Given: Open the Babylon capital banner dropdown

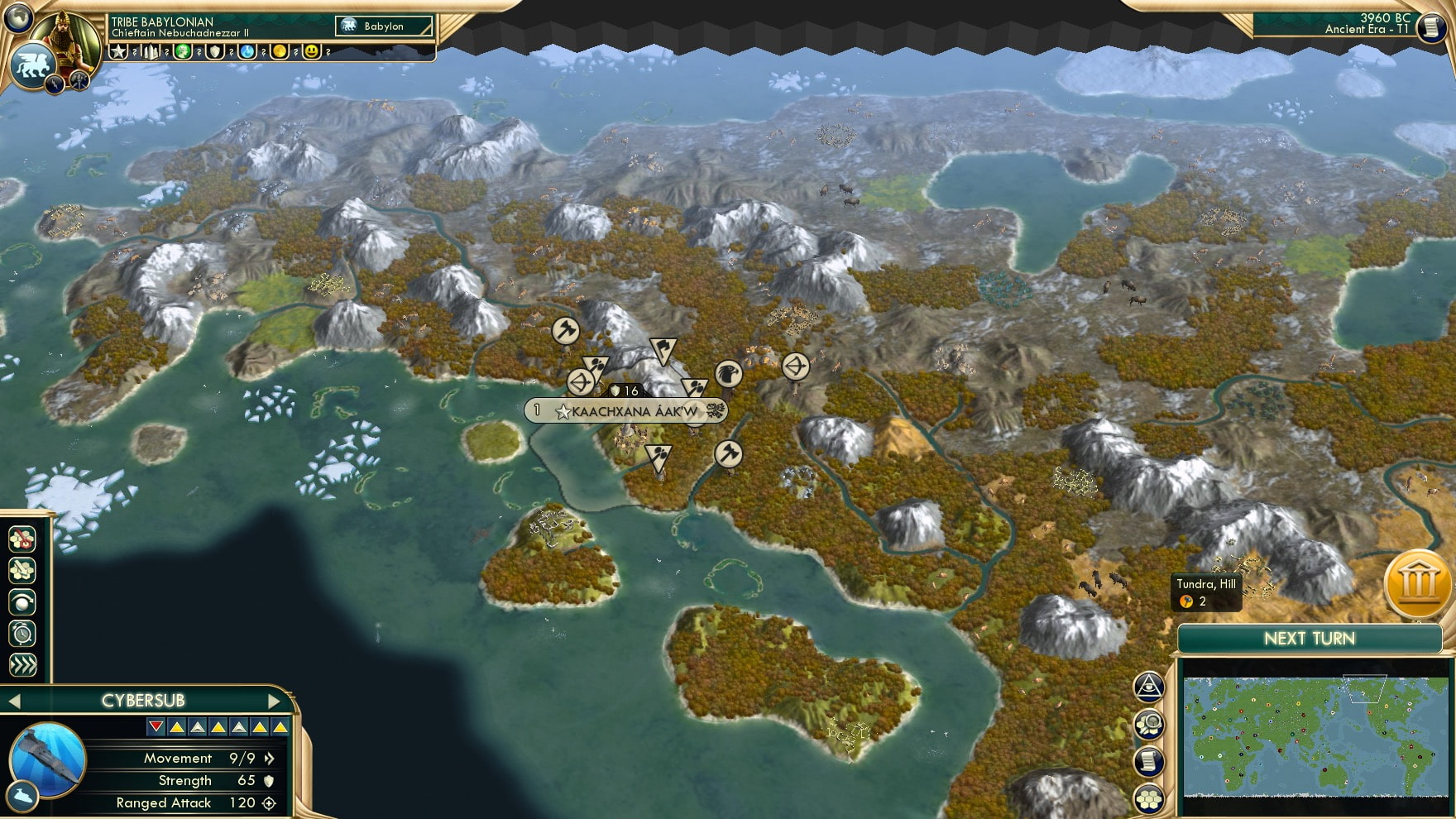Looking at the screenshot, I should (x=383, y=26).
